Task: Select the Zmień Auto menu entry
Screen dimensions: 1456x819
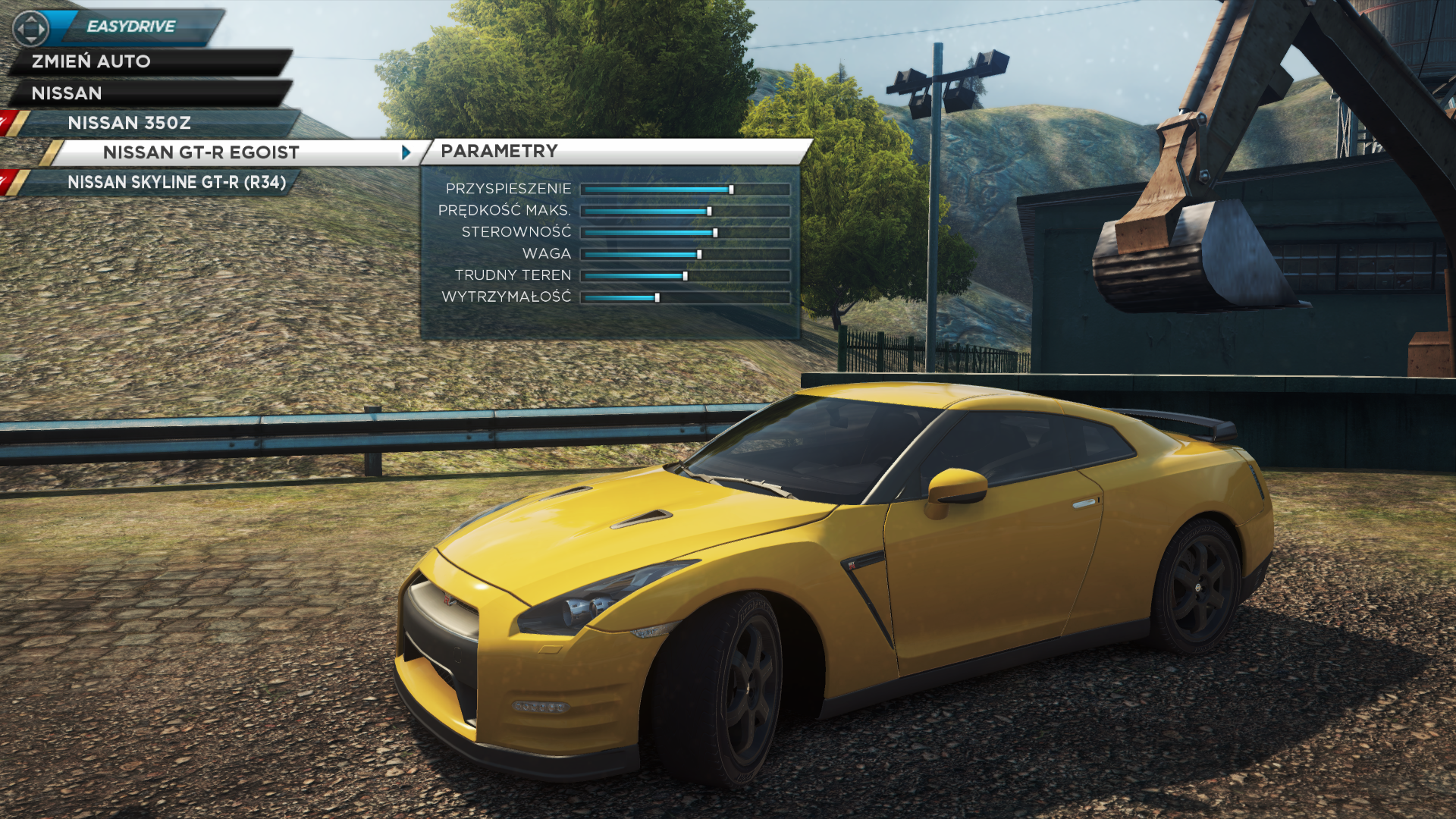Action: (x=91, y=61)
